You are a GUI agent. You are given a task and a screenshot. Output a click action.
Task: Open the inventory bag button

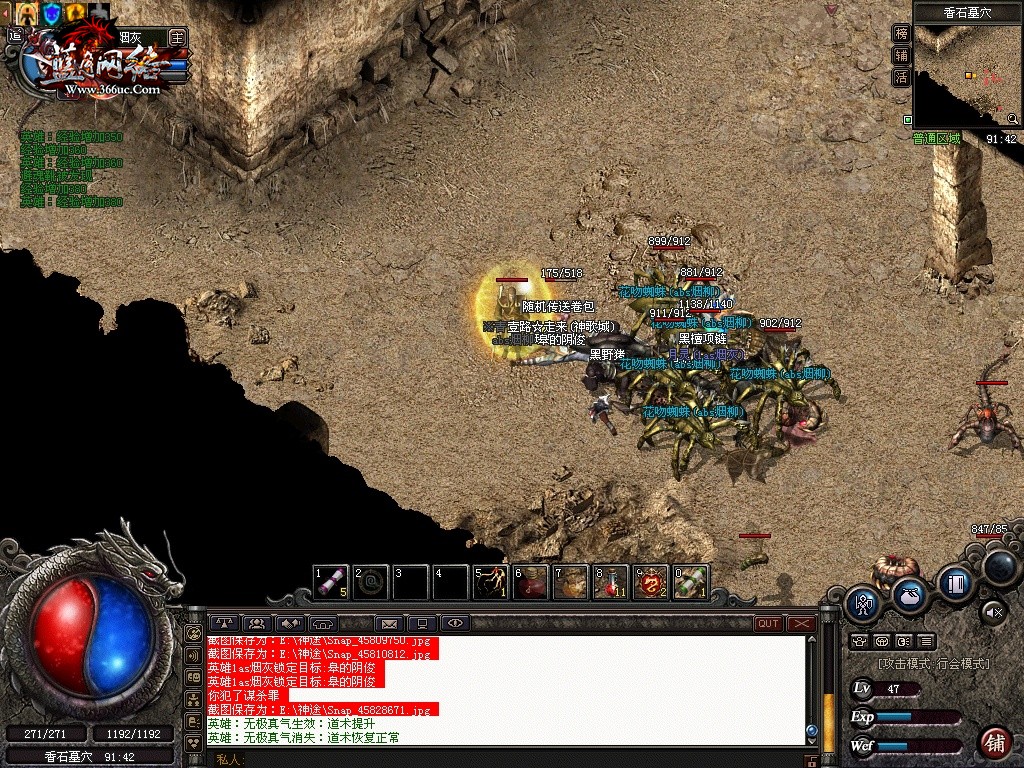click(x=909, y=594)
